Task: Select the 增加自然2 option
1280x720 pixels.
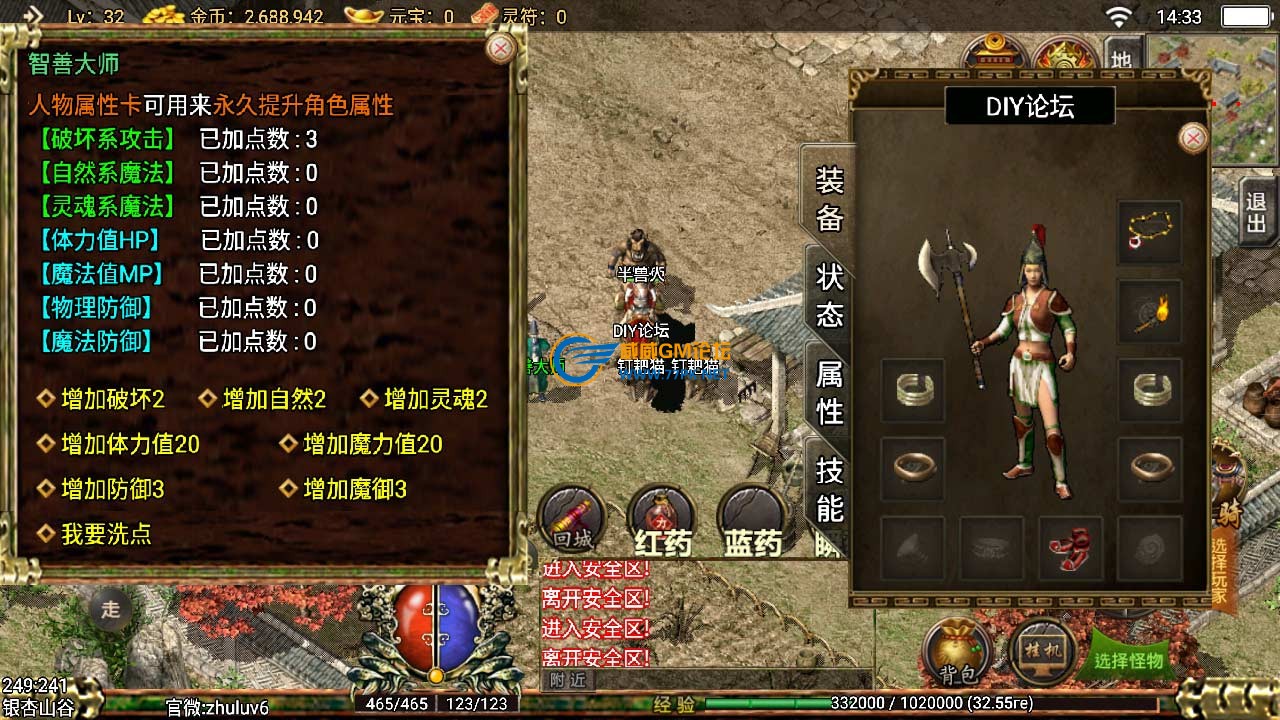Action: pyautogui.click(x=274, y=400)
